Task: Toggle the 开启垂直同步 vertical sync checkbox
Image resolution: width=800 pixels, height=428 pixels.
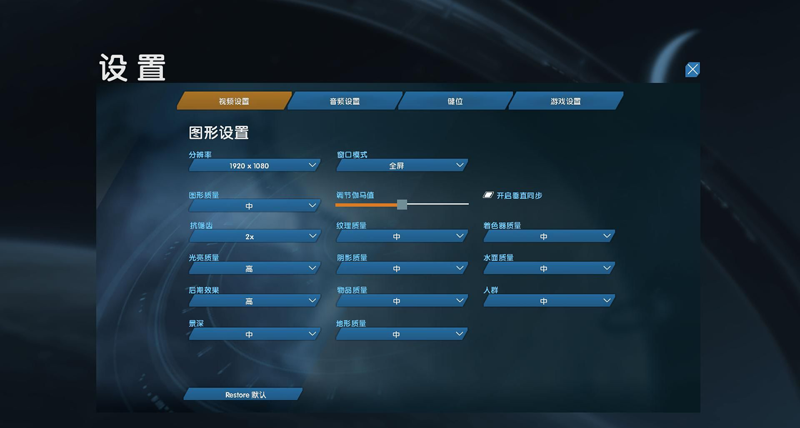Action: (490, 195)
